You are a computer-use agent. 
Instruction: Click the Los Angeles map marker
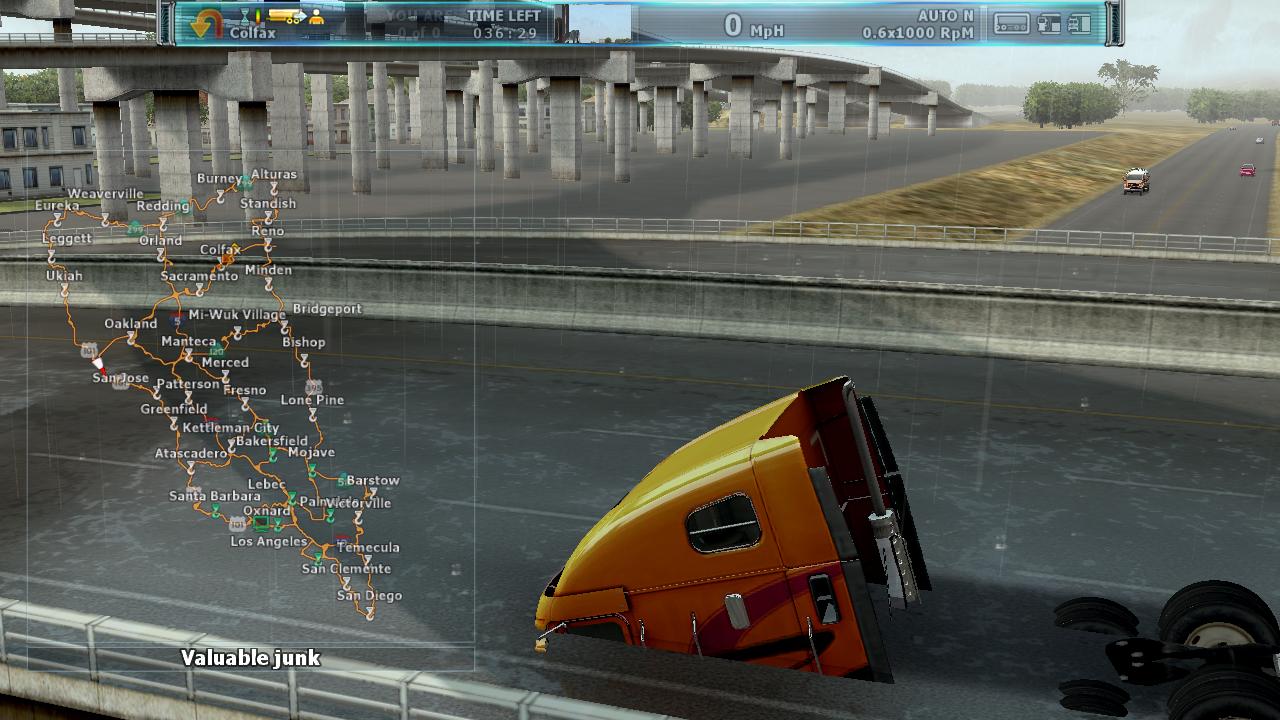[x=263, y=524]
